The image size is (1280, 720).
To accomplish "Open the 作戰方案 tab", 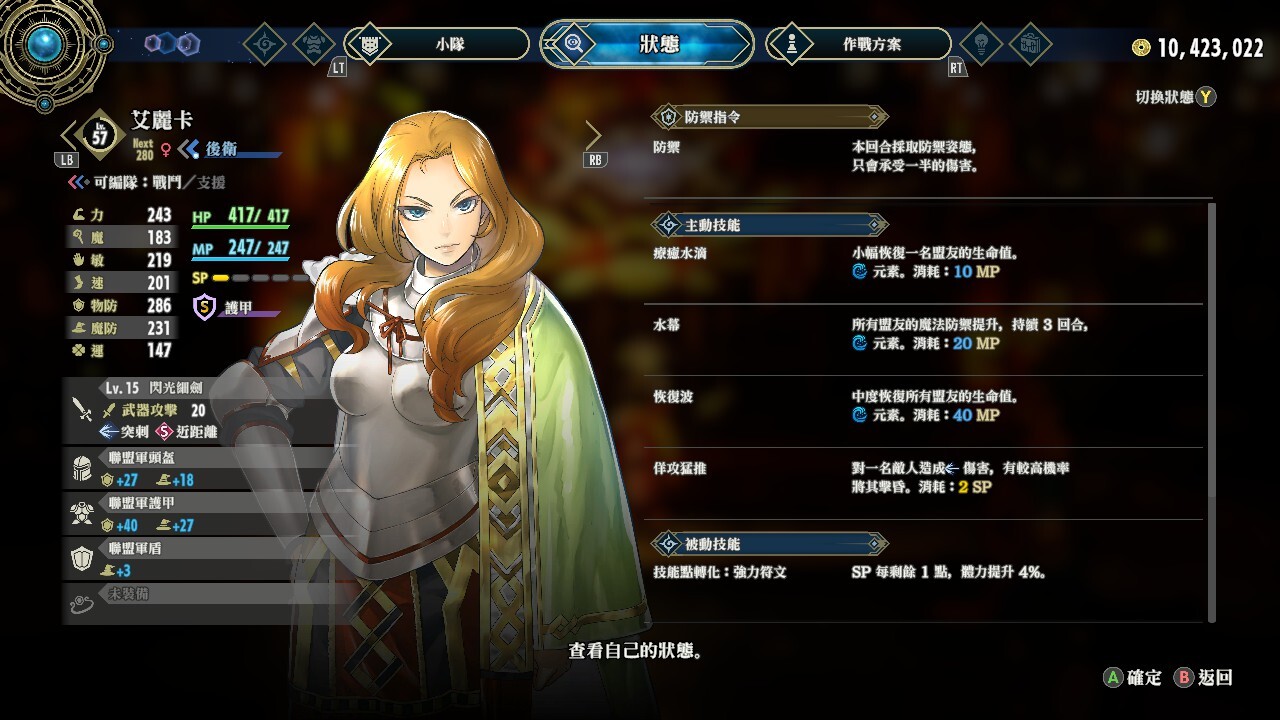I will [x=858, y=44].
